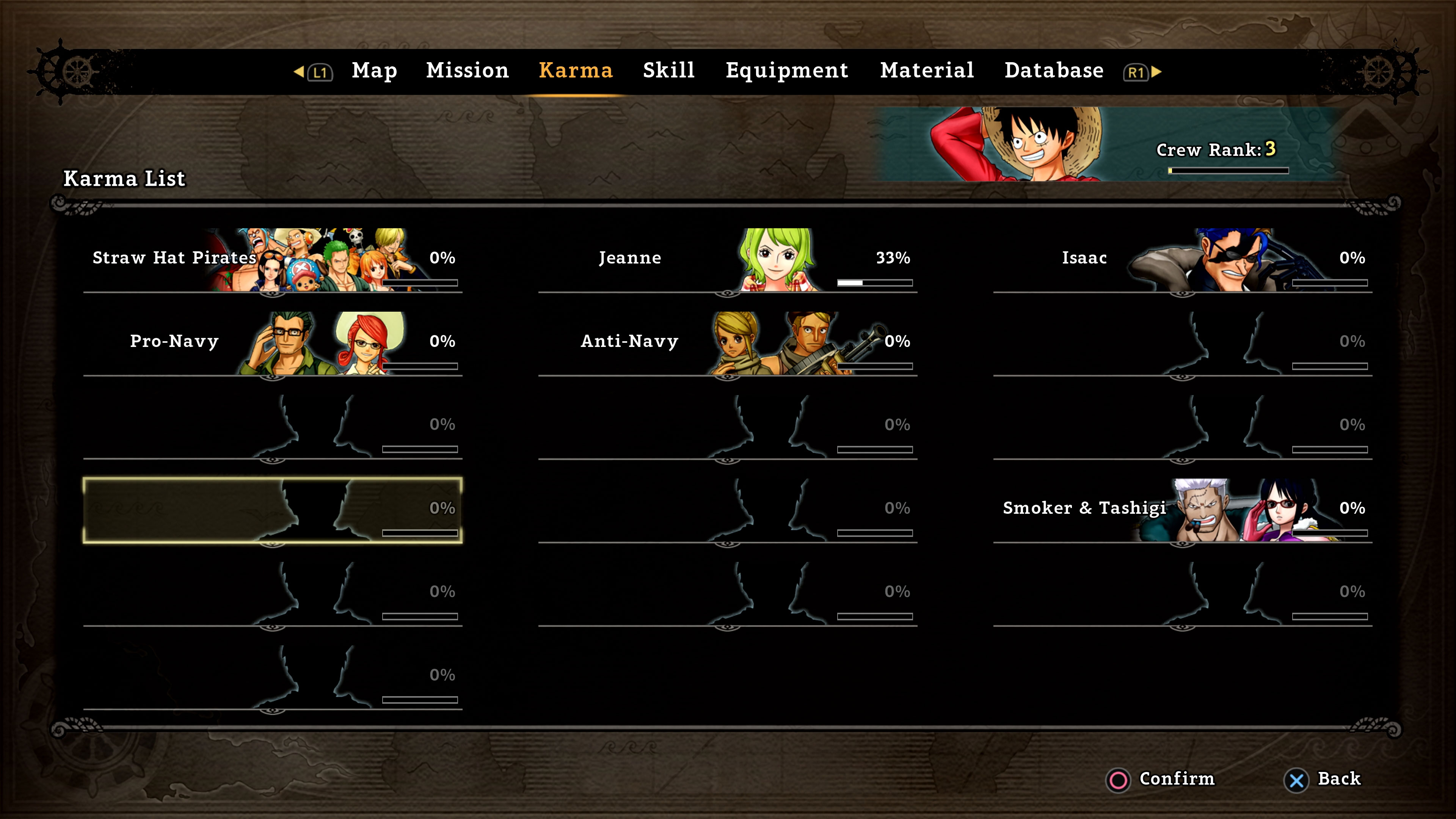This screenshot has width=1456, height=819.
Task: Go to the Skill tab
Action: click(x=668, y=71)
